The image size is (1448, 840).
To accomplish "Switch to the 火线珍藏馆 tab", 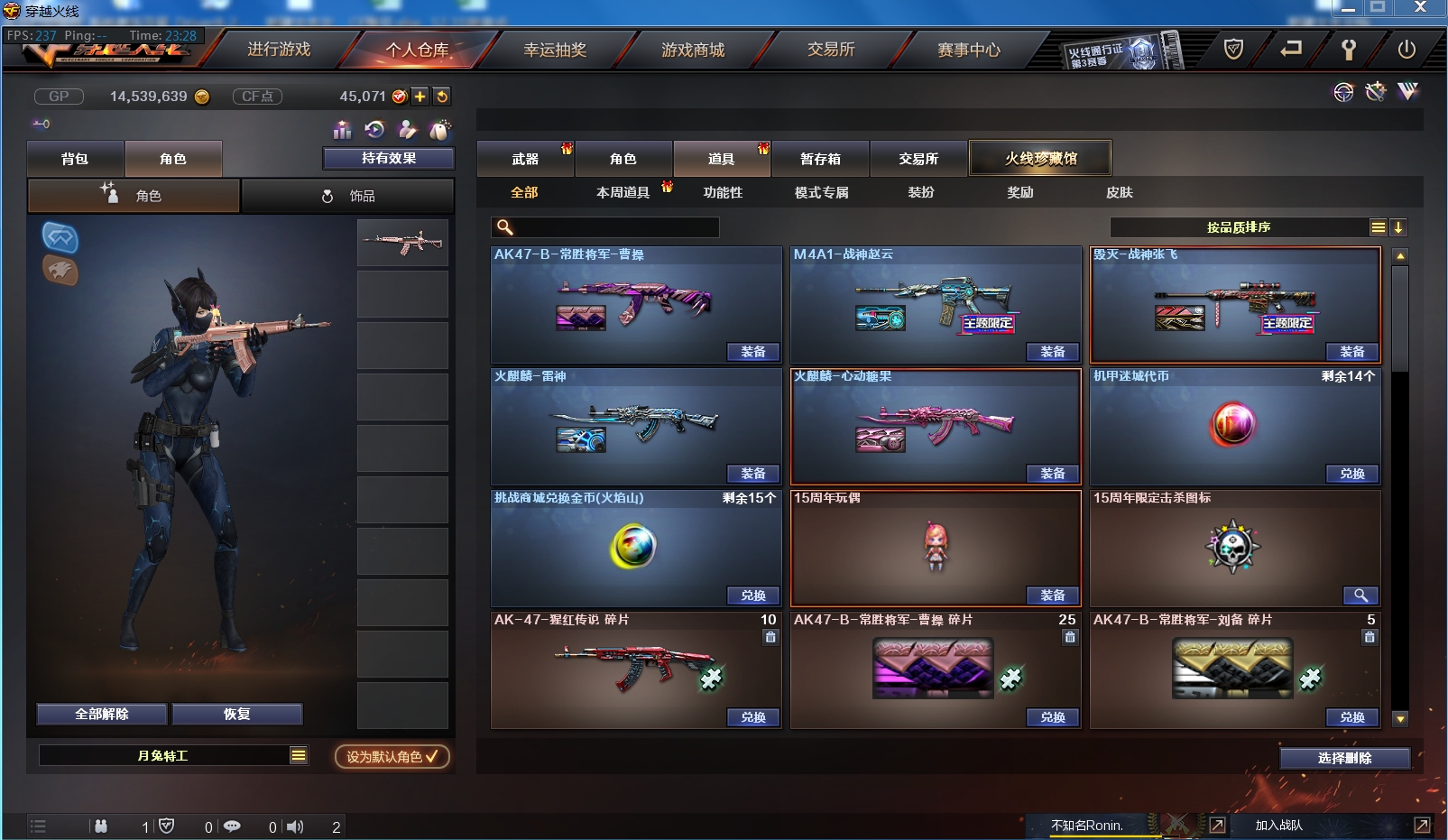I will [x=1040, y=157].
